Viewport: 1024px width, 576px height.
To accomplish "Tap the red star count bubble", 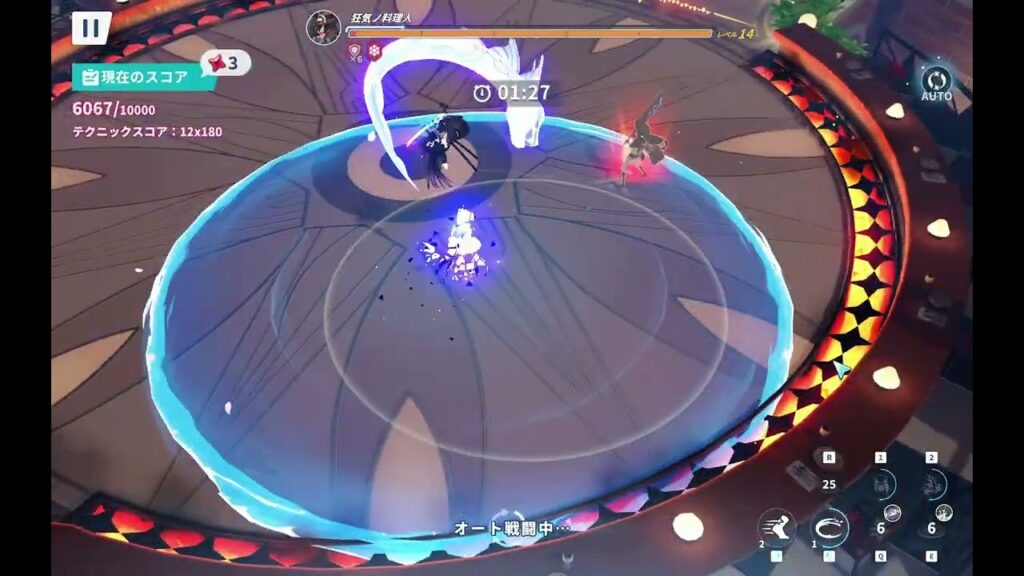I will pos(226,63).
